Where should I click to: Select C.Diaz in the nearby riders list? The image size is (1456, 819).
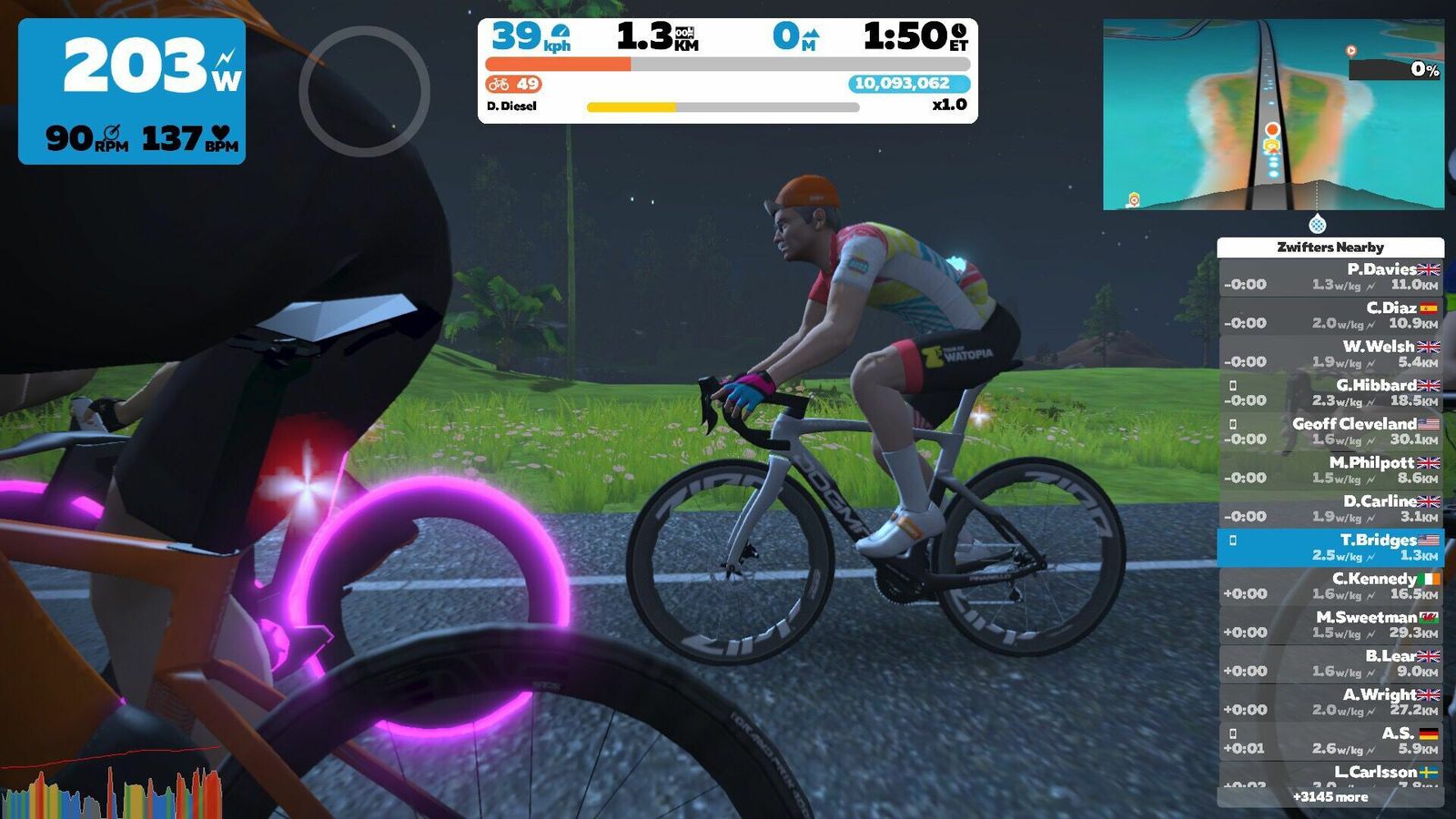coord(1330,315)
